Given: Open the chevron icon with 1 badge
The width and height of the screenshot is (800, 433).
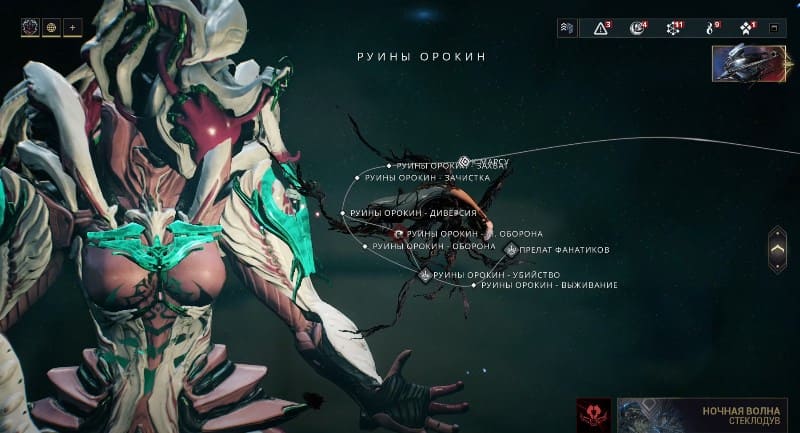Looking at the screenshot, I should click(746, 28).
